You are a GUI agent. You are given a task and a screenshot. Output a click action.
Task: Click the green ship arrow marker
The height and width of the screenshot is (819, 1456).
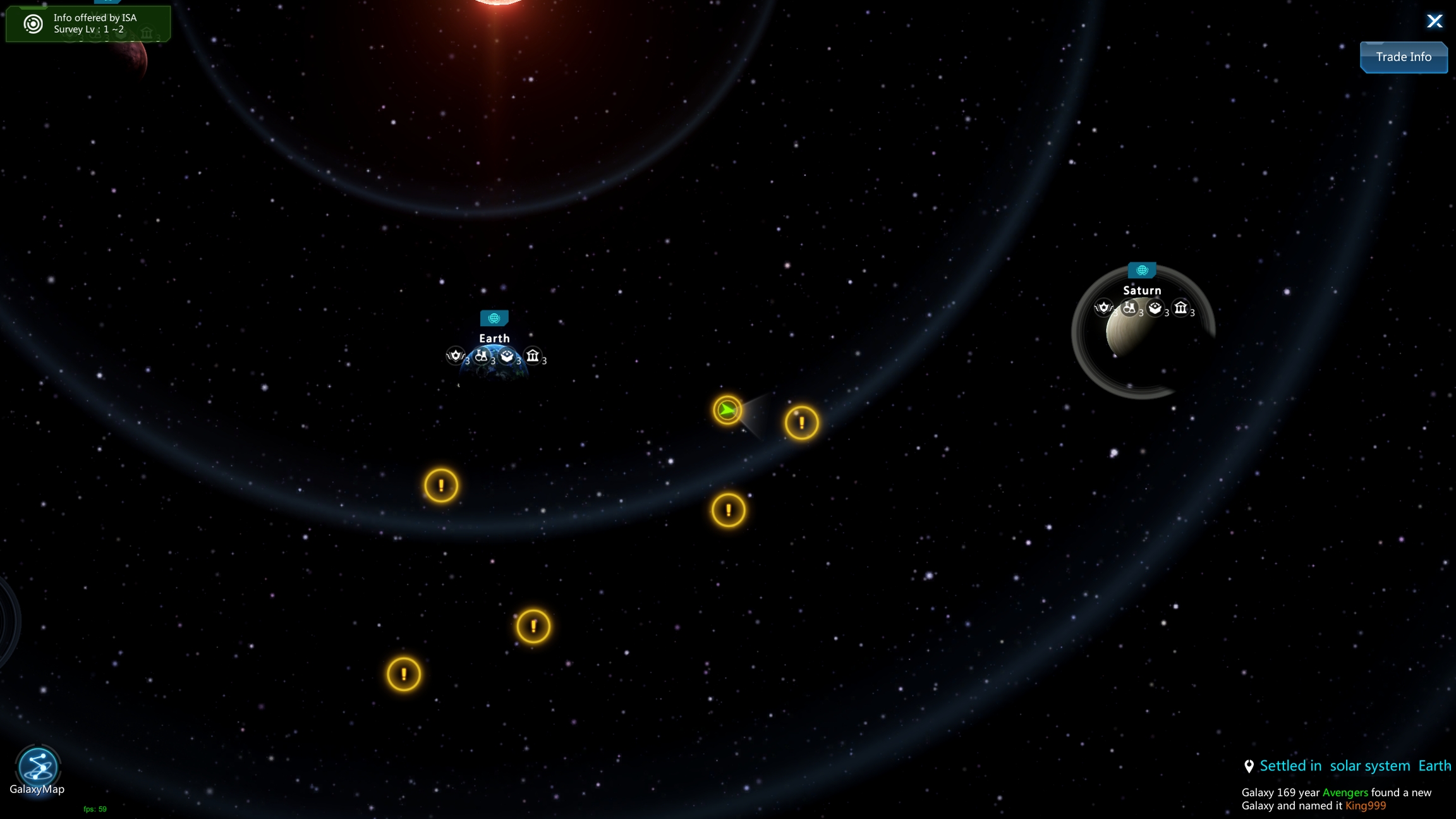(x=727, y=411)
